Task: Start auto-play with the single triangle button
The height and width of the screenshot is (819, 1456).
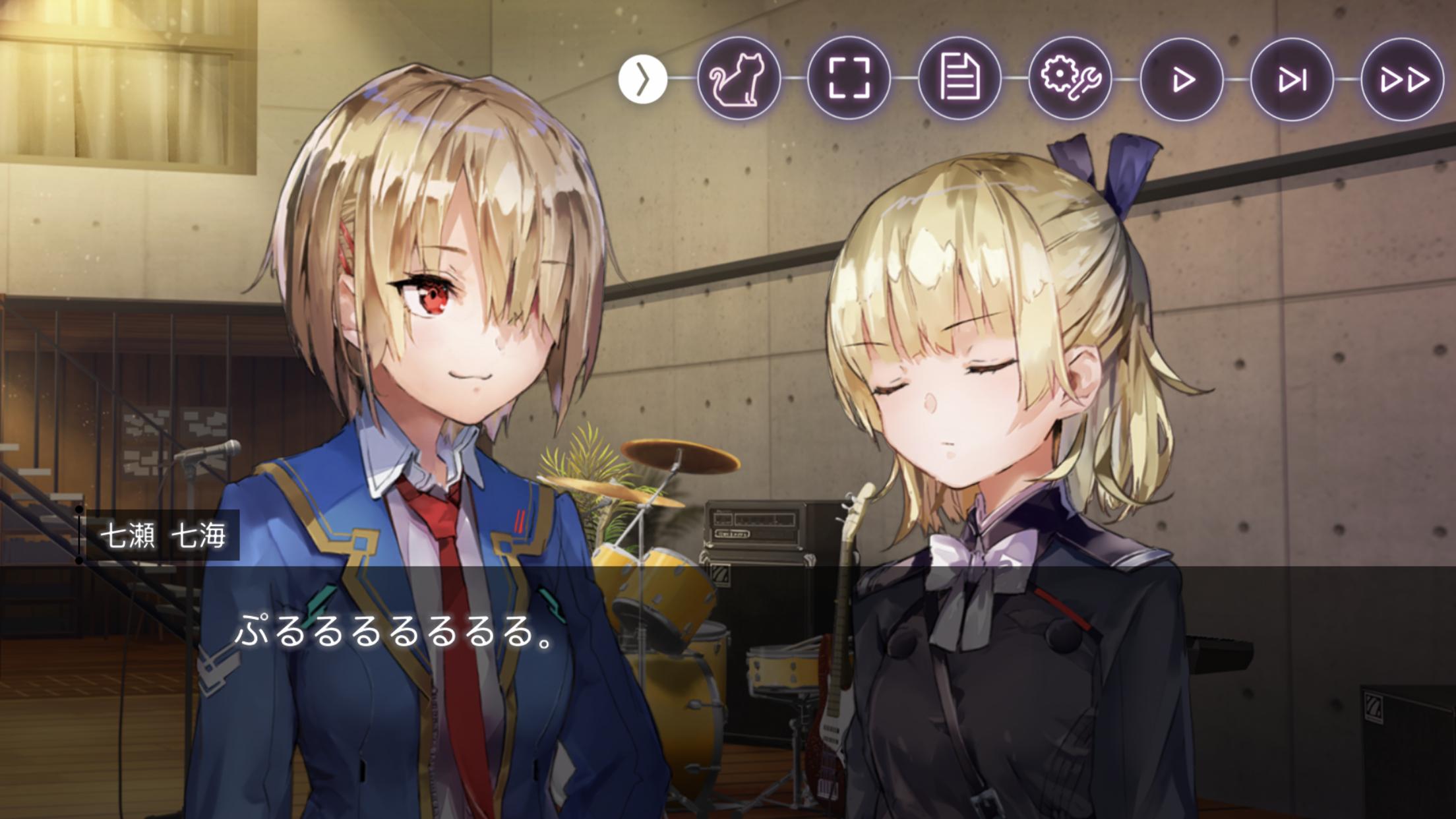Action: (x=1181, y=79)
